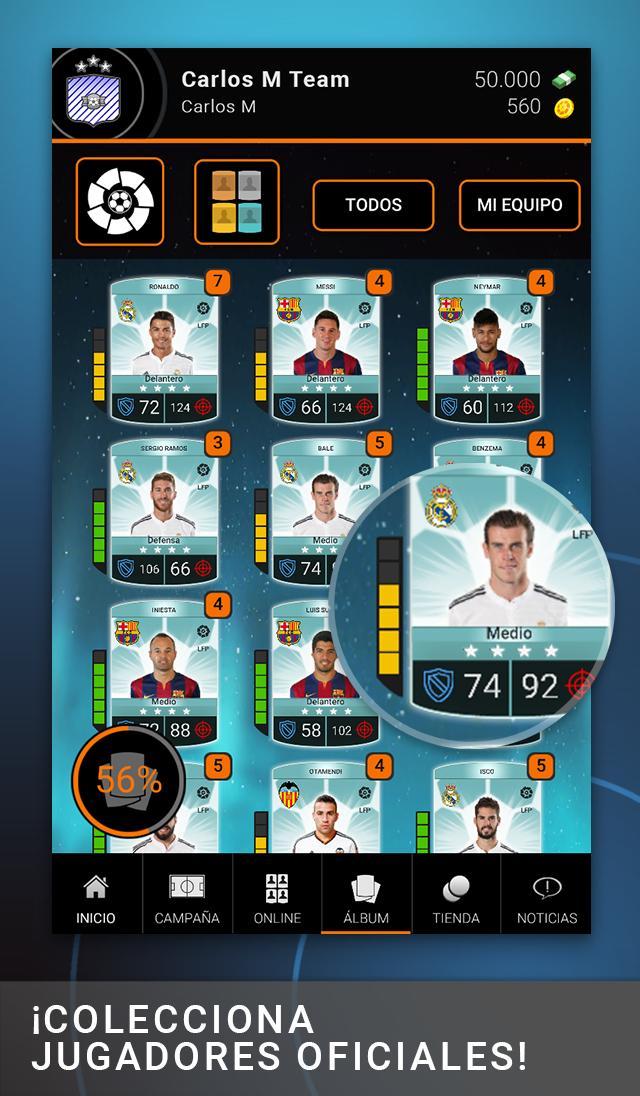640x1096 pixels.
Task: Choose the Otamendi player card
Action: point(325,810)
